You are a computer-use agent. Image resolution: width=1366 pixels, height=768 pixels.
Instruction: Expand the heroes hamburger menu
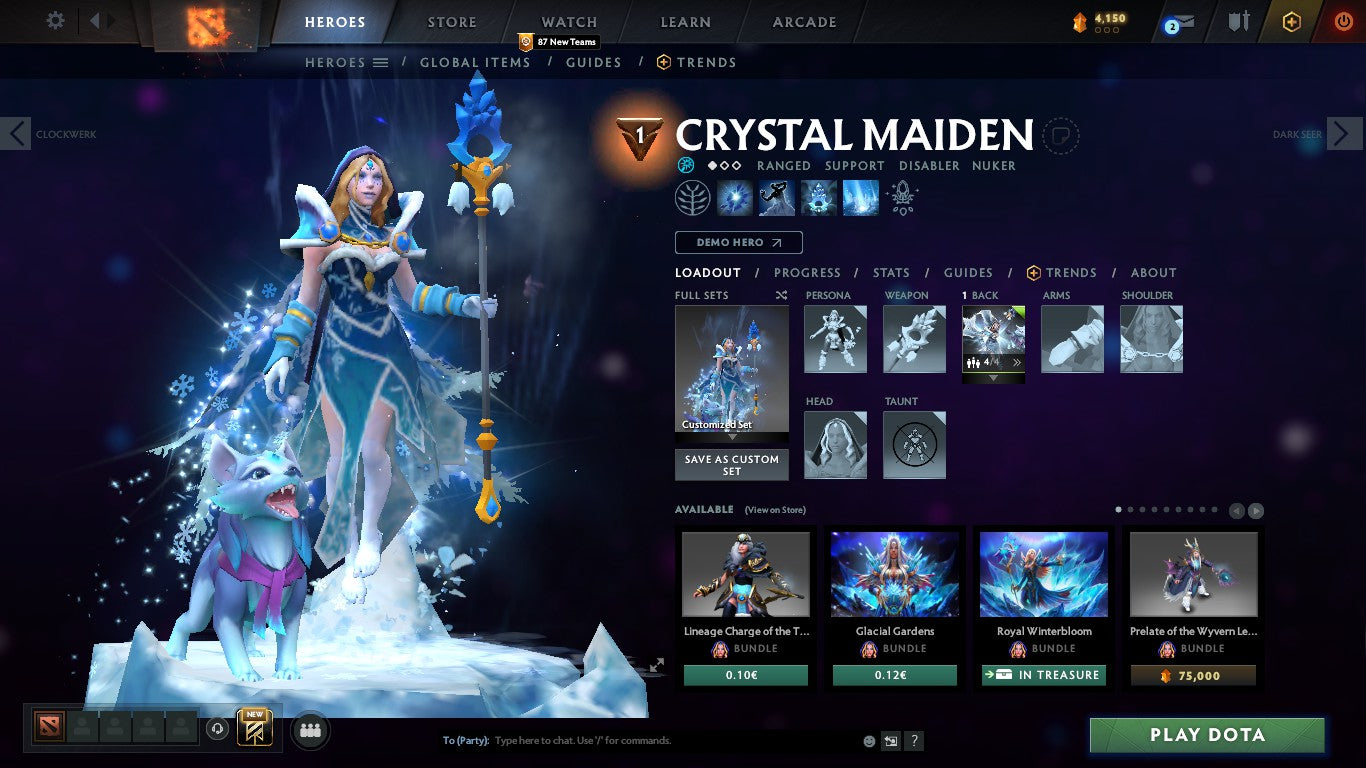tap(381, 62)
